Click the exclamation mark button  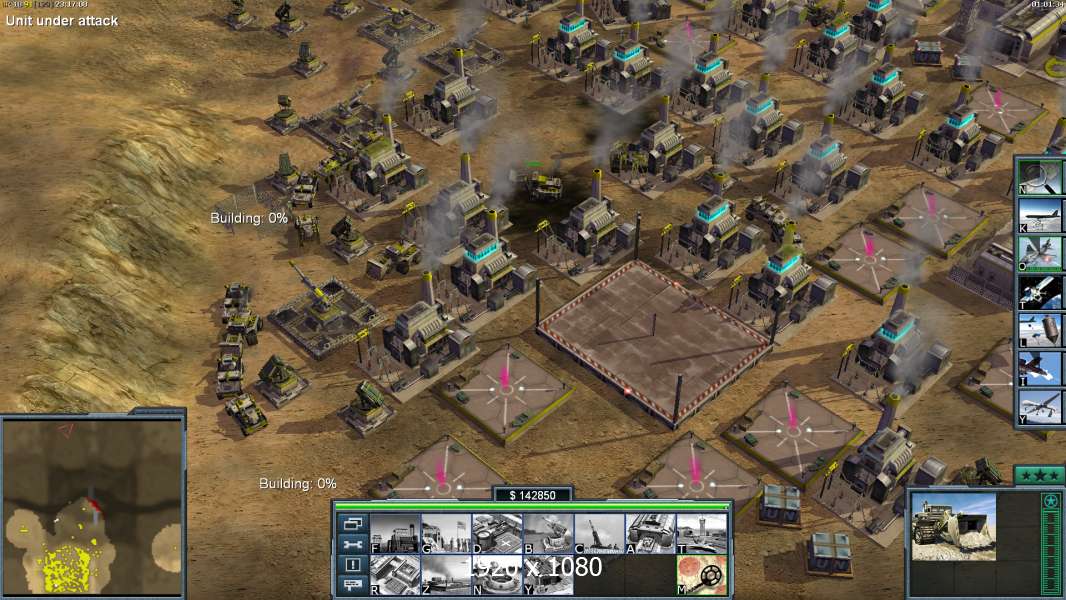[353, 566]
